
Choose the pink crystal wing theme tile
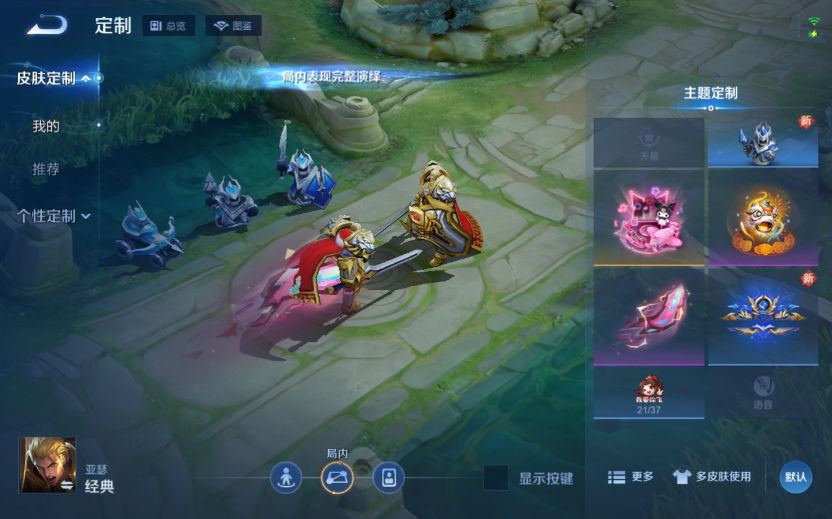(649, 316)
